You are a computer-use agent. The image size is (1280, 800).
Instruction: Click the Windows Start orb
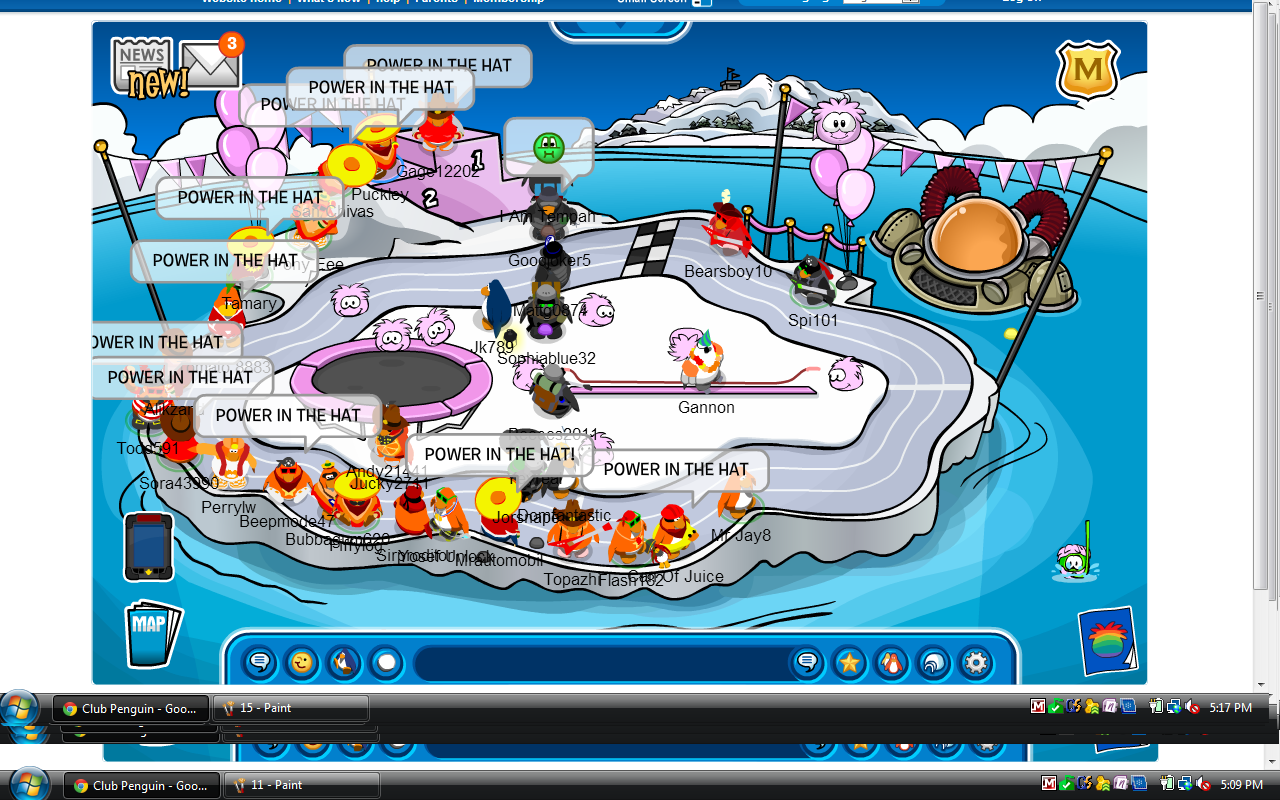tap(20, 709)
